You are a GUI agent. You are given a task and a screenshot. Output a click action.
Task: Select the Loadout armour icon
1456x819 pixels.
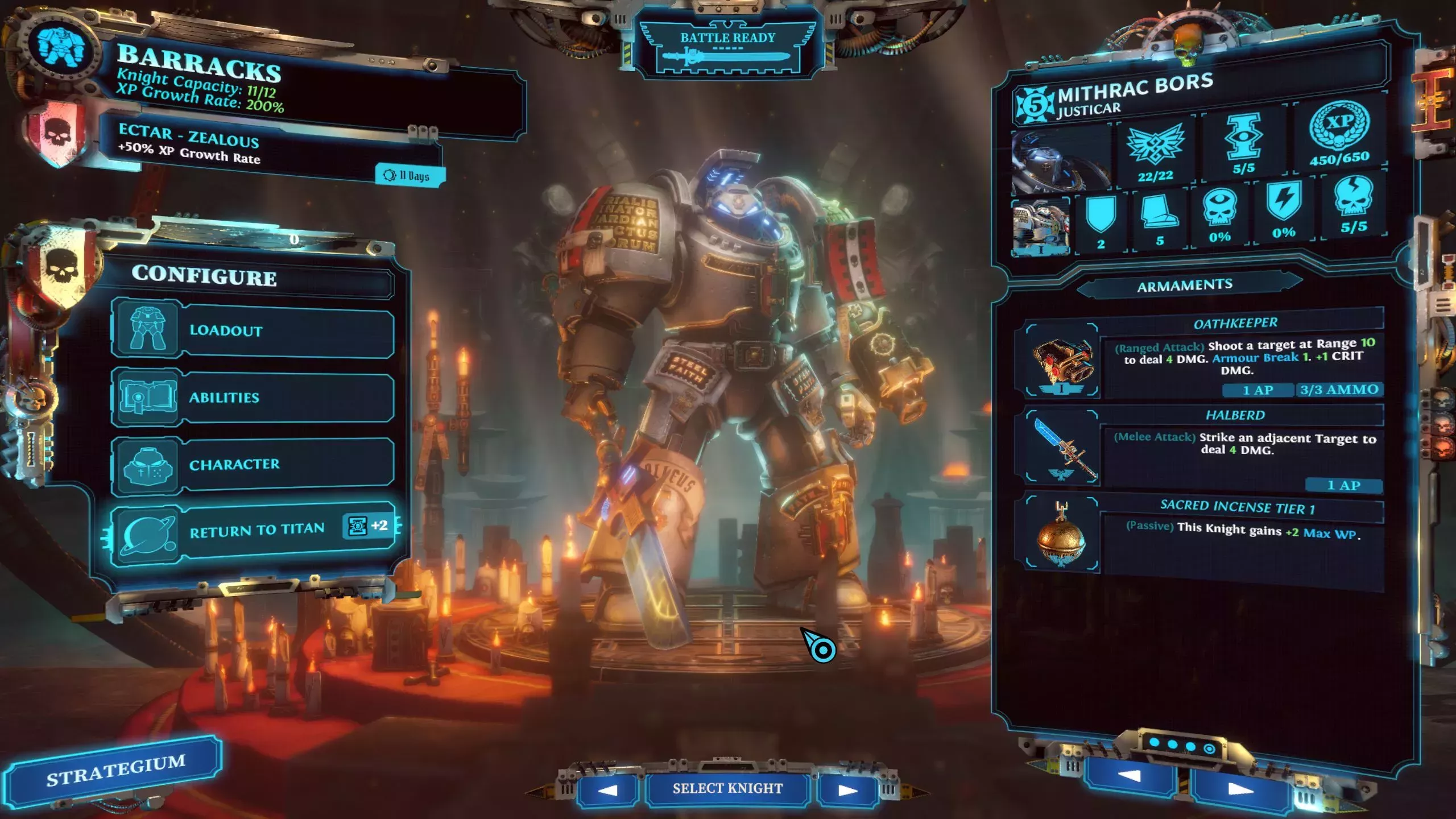click(x=147, y=331)
